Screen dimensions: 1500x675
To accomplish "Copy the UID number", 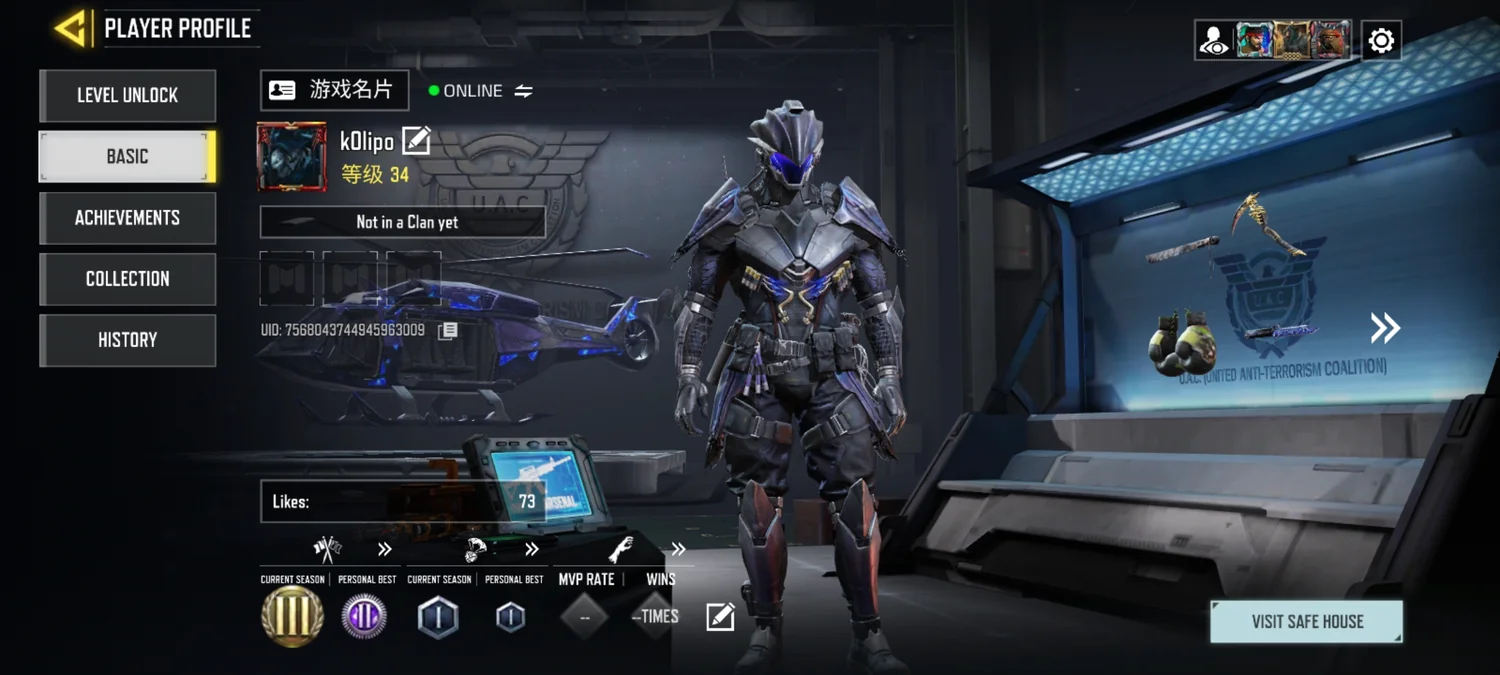I will click(x=448, y=330).
